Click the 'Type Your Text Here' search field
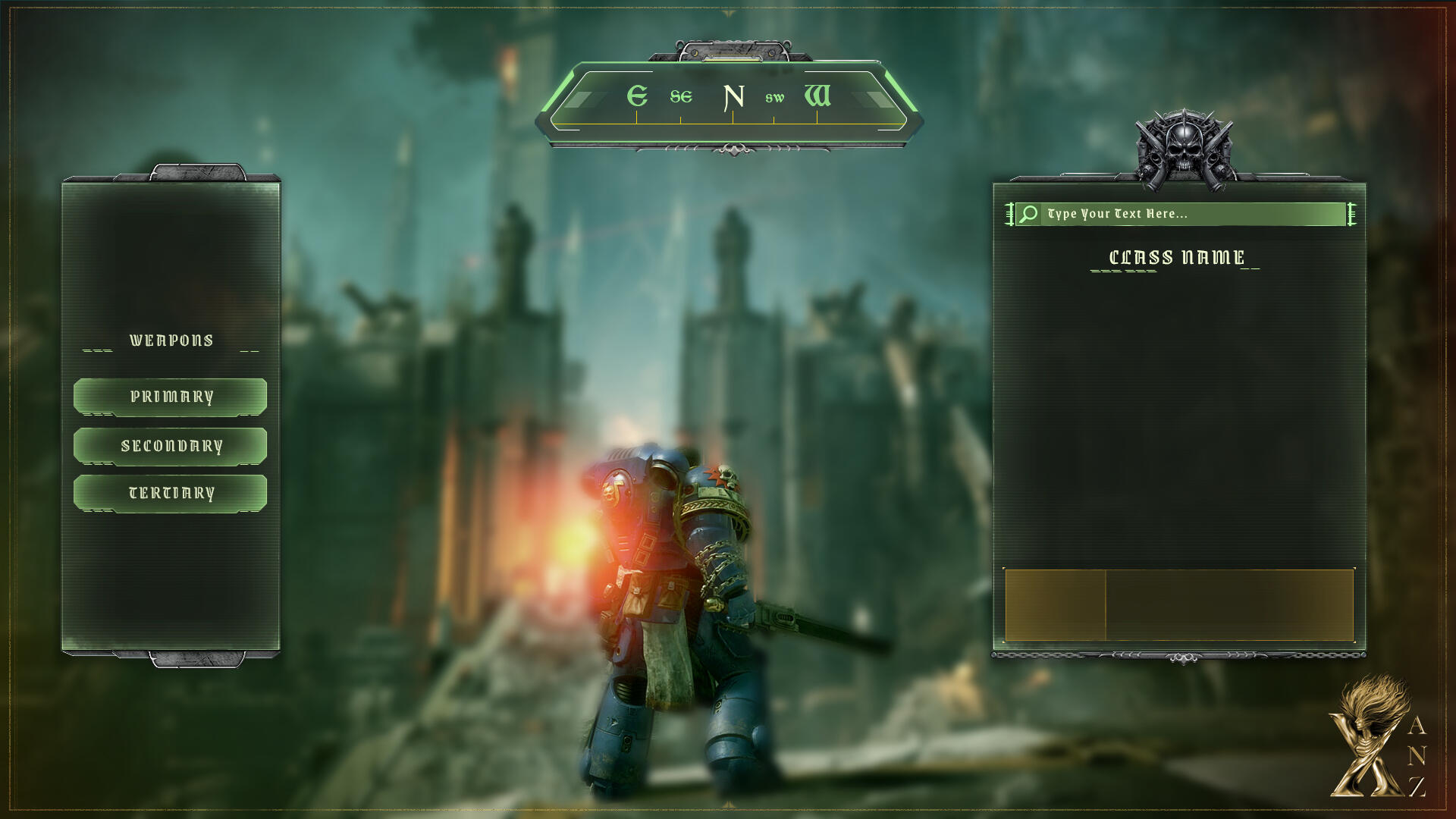1456x819 pixels. [1192, 214]
